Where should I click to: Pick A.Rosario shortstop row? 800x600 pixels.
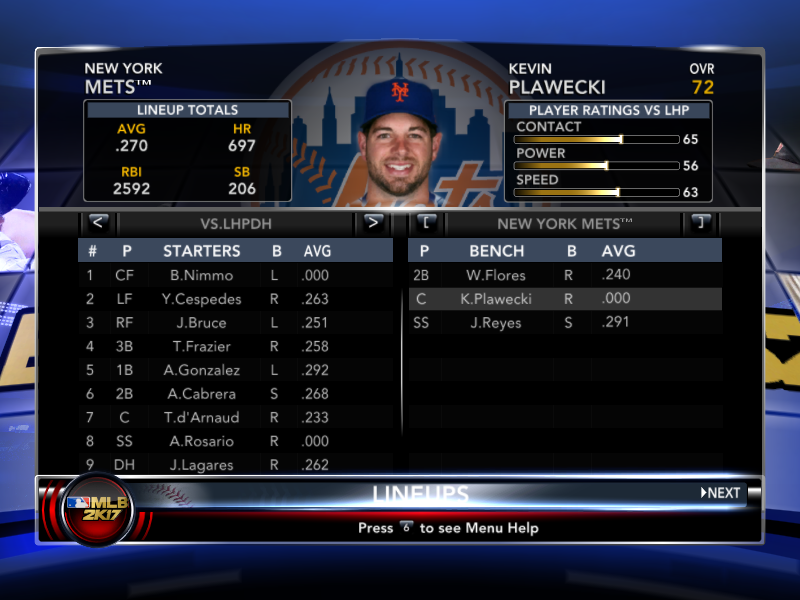click(x=201, y=442)
